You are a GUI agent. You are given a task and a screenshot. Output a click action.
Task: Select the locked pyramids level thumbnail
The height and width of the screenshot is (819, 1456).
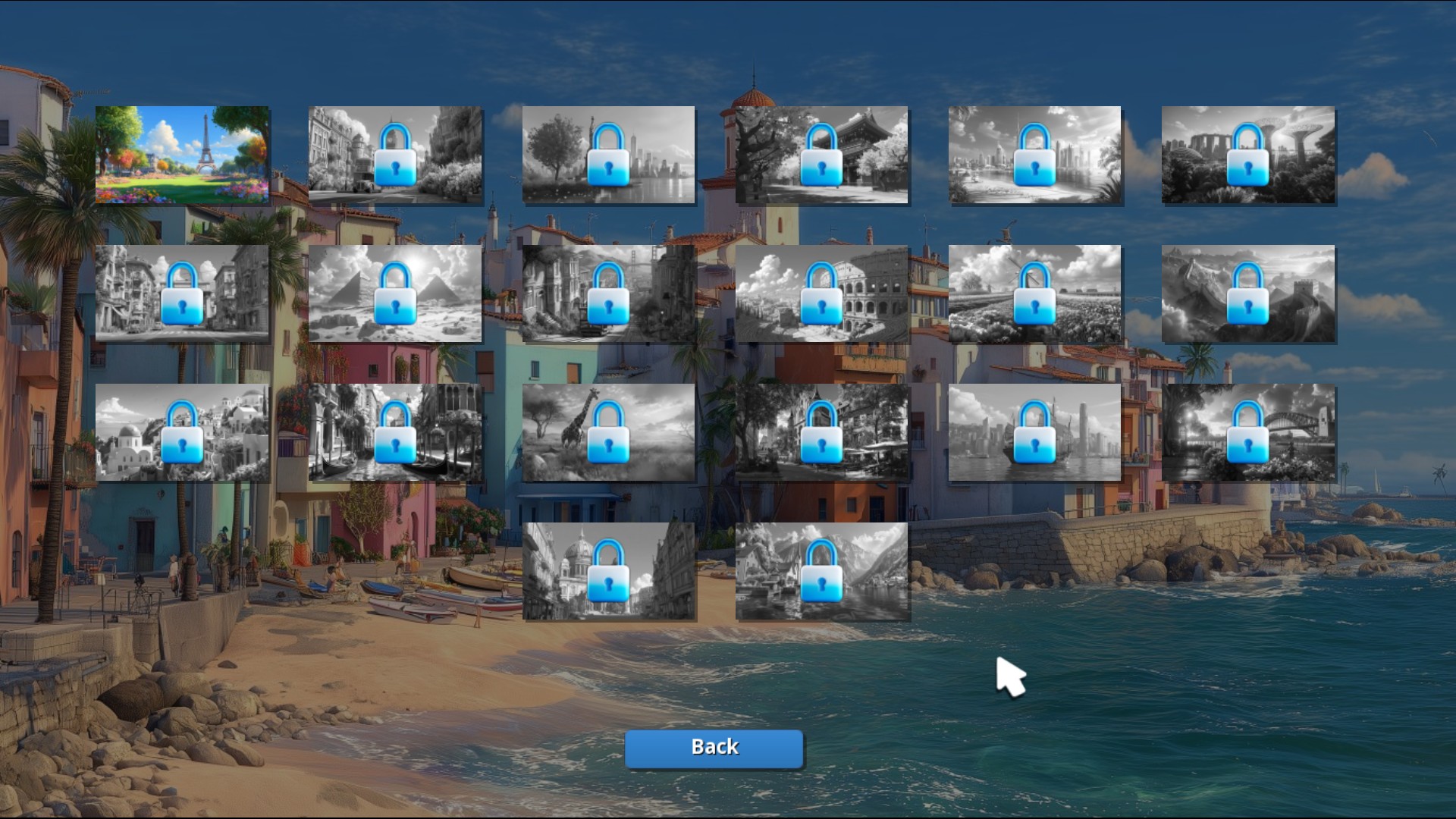click(x=395, y=293)
